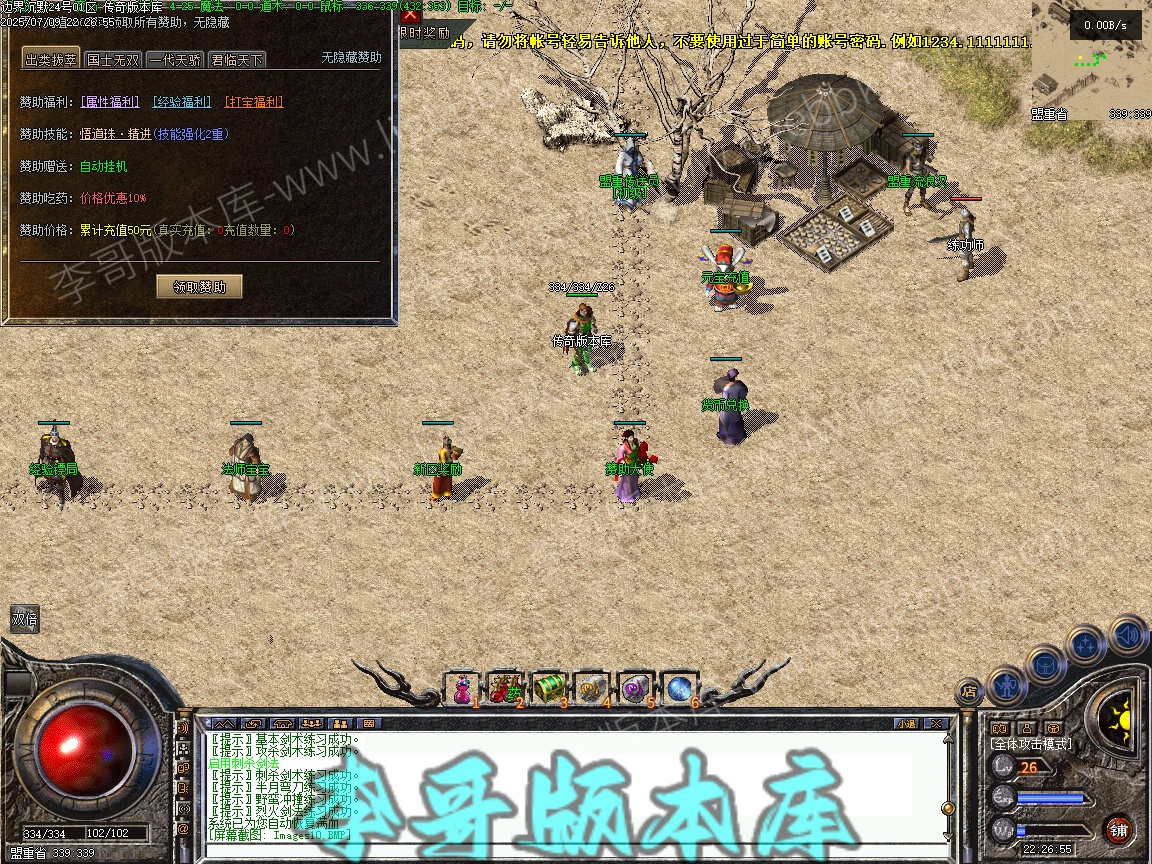The width and height of the screenshot is (1152, 864).
Task: Select the 君临天下 tab
Action: click(x=237, y=60)
